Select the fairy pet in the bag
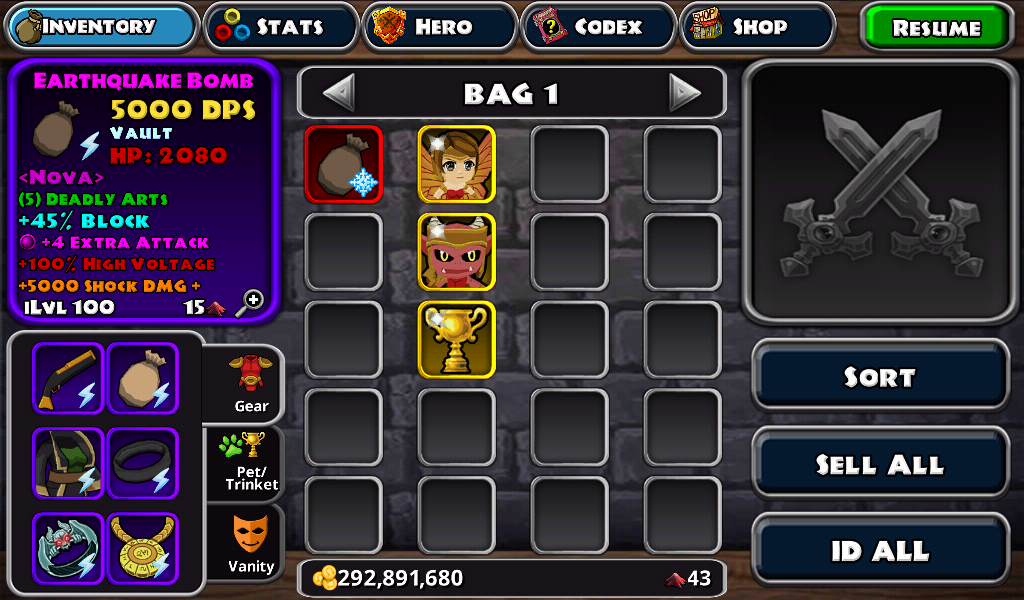 tap(457, 164)
